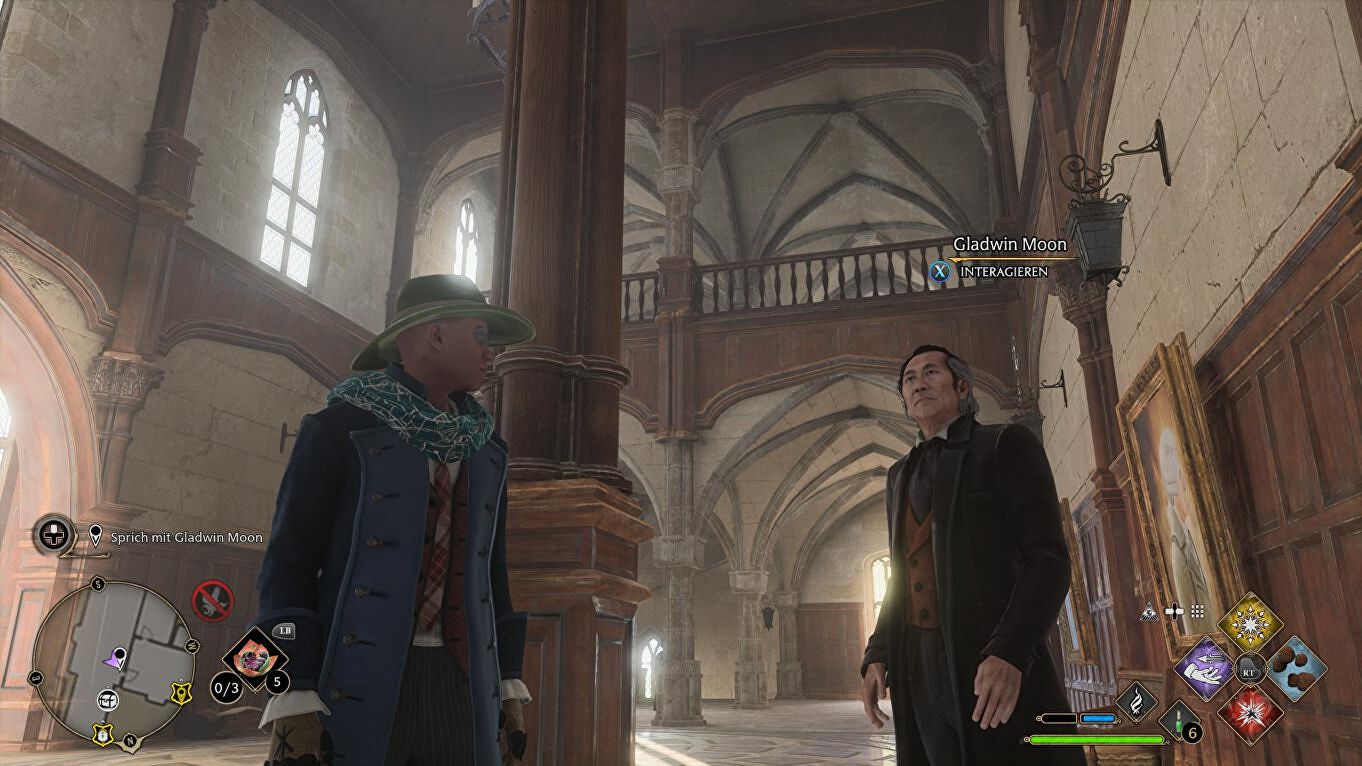The width and height of the screenshot is (1362, 766).
Task: Click the treasure chest marker on minimap
Action: pos(108,700)
